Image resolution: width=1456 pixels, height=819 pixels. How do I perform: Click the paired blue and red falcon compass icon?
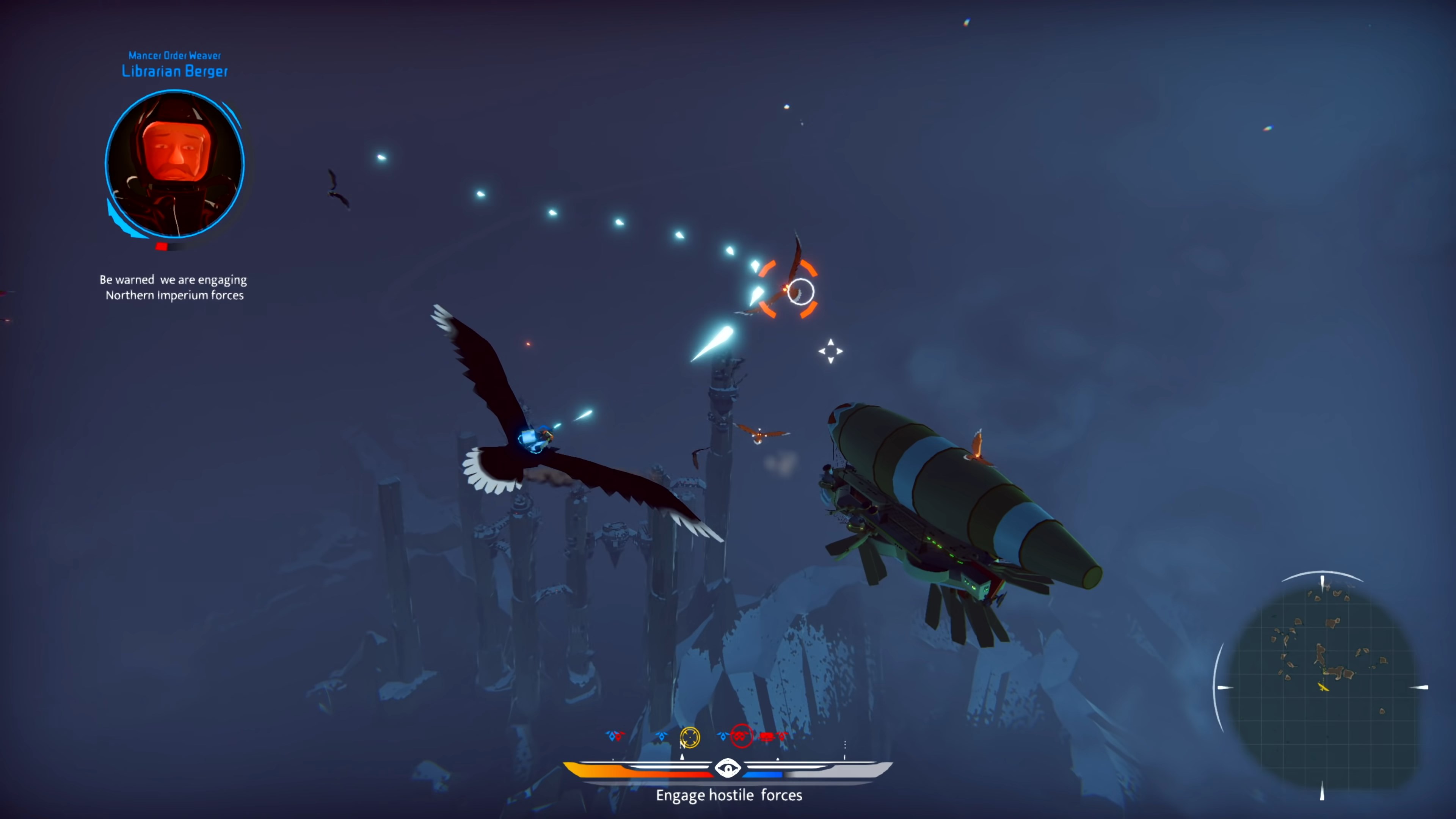pyautogui.click(x=616, y=736)
